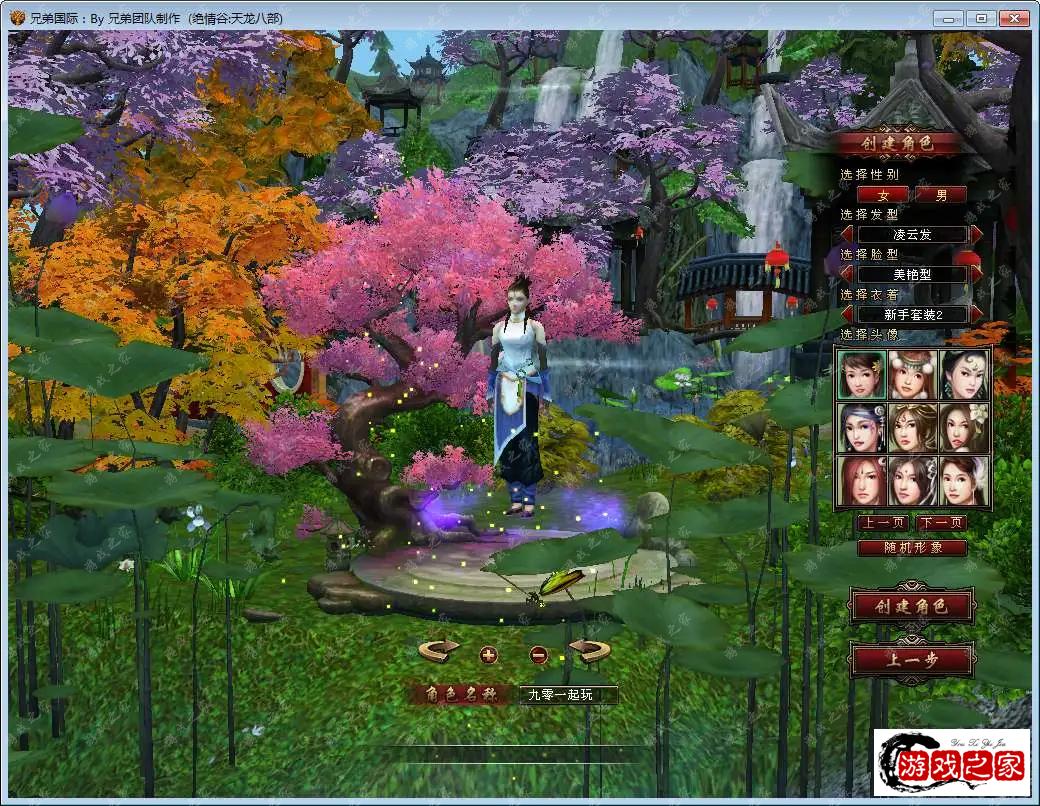Screen dimensions: 1040x806
Task: Choose the portrait with the white flower hairpin
Action: click(x=965, y=427)
